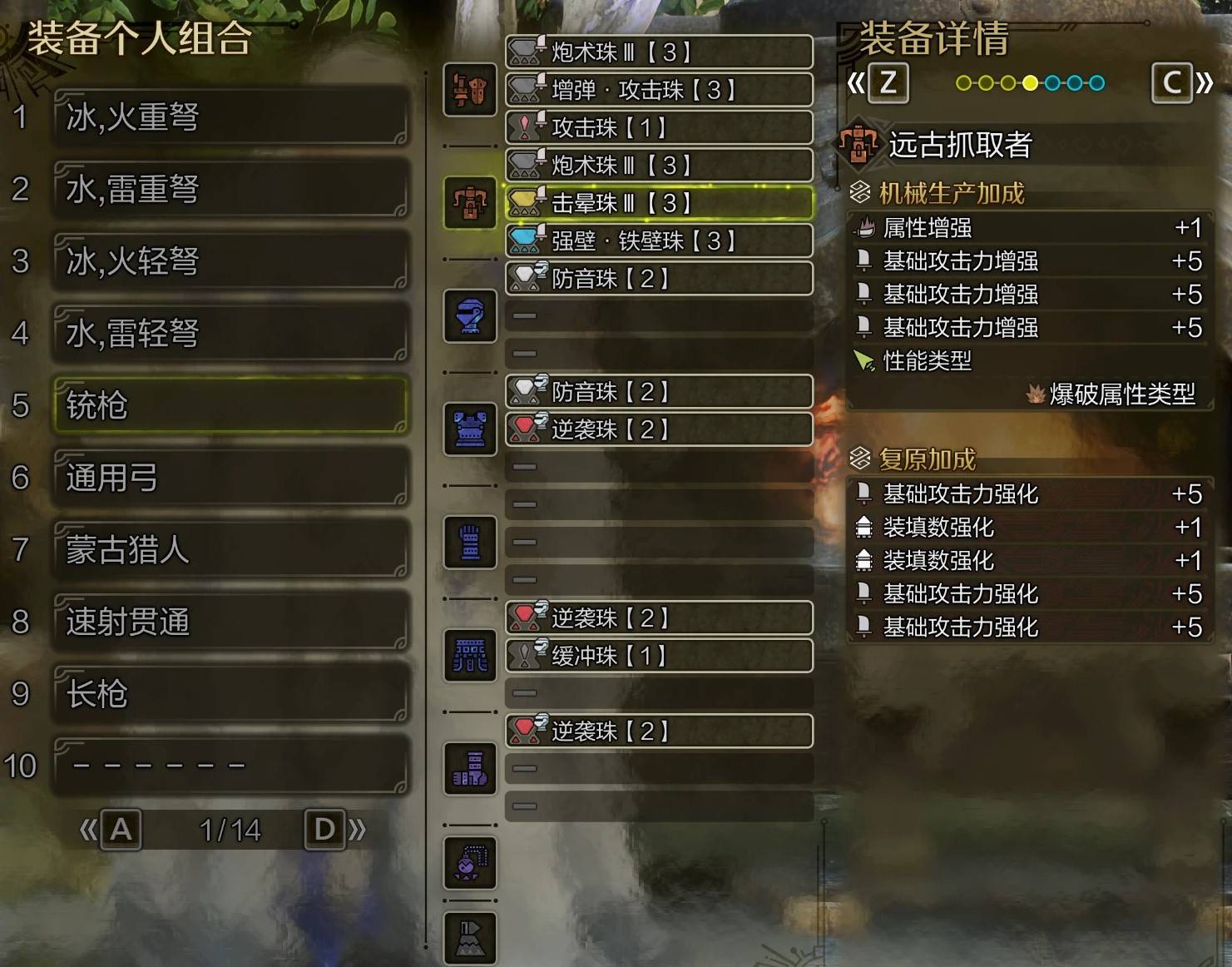
Task: Click the right arrow beside the C button
Action: (1204, 83)
